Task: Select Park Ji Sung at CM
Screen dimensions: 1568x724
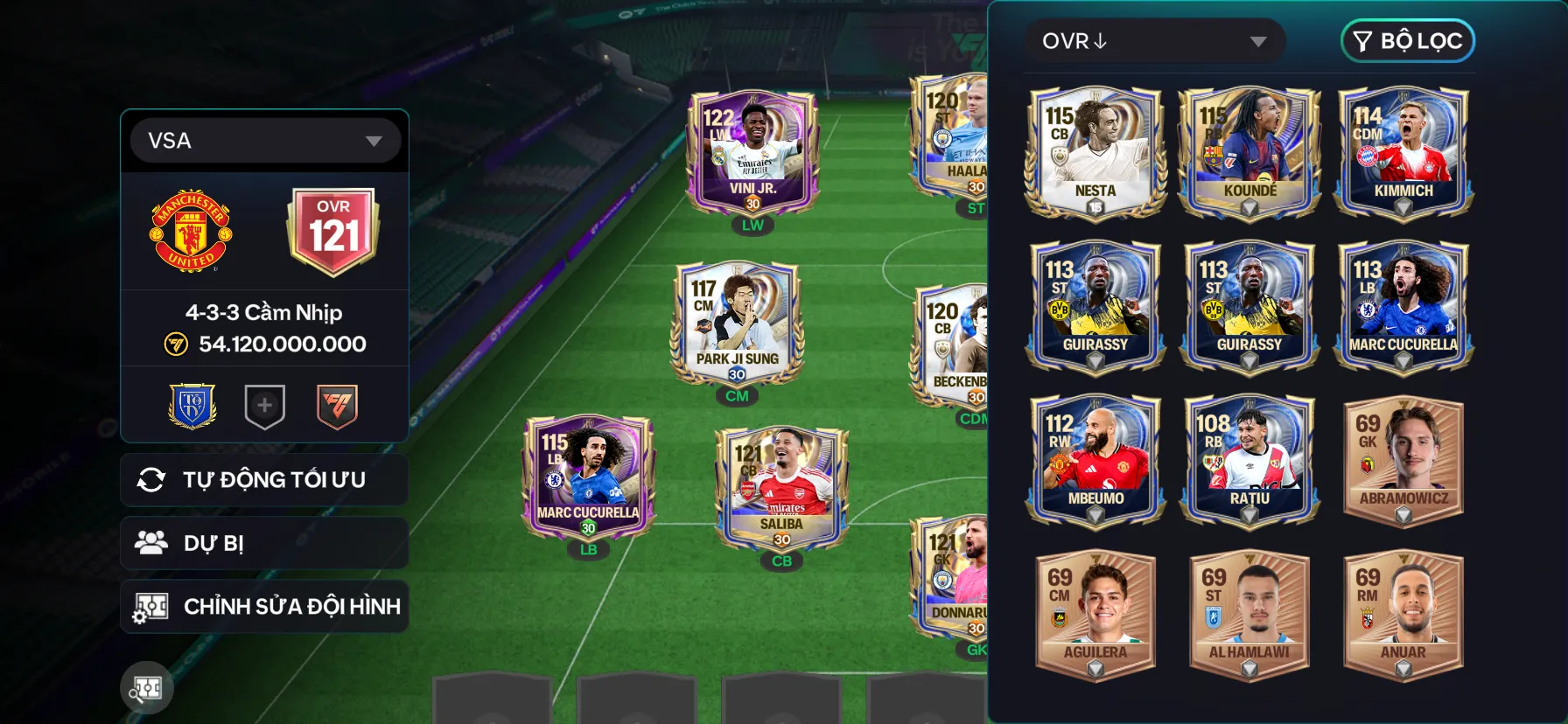Action: 737,322
